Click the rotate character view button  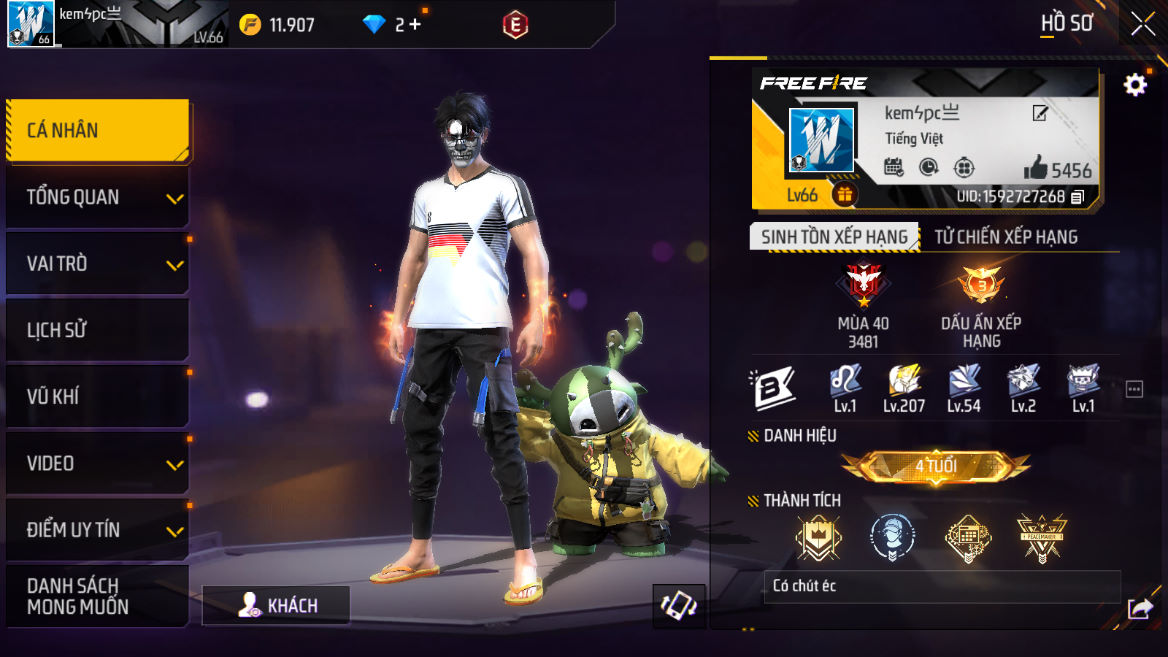pos(679,606)
